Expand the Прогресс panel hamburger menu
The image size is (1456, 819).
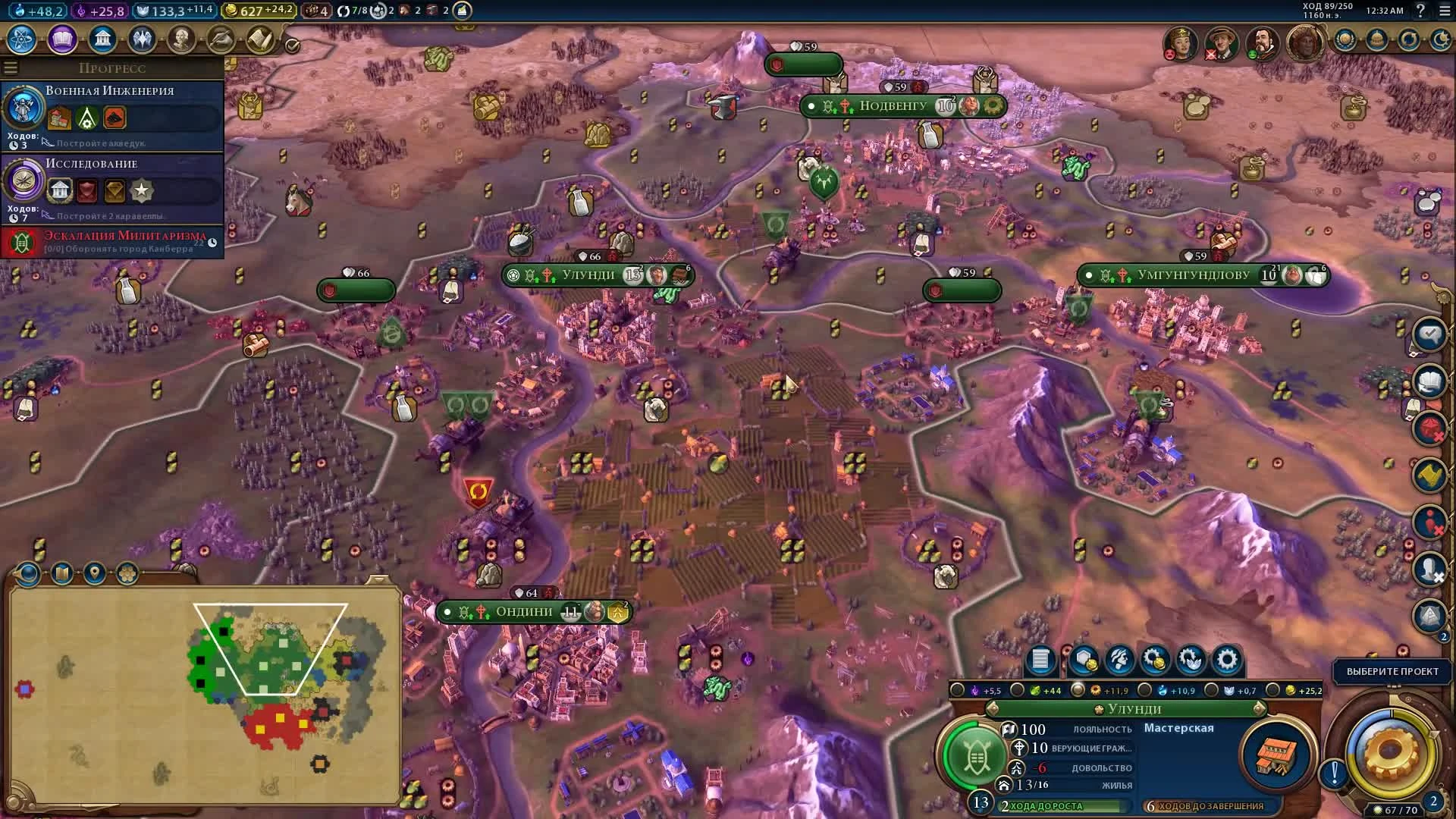point(10,67)
